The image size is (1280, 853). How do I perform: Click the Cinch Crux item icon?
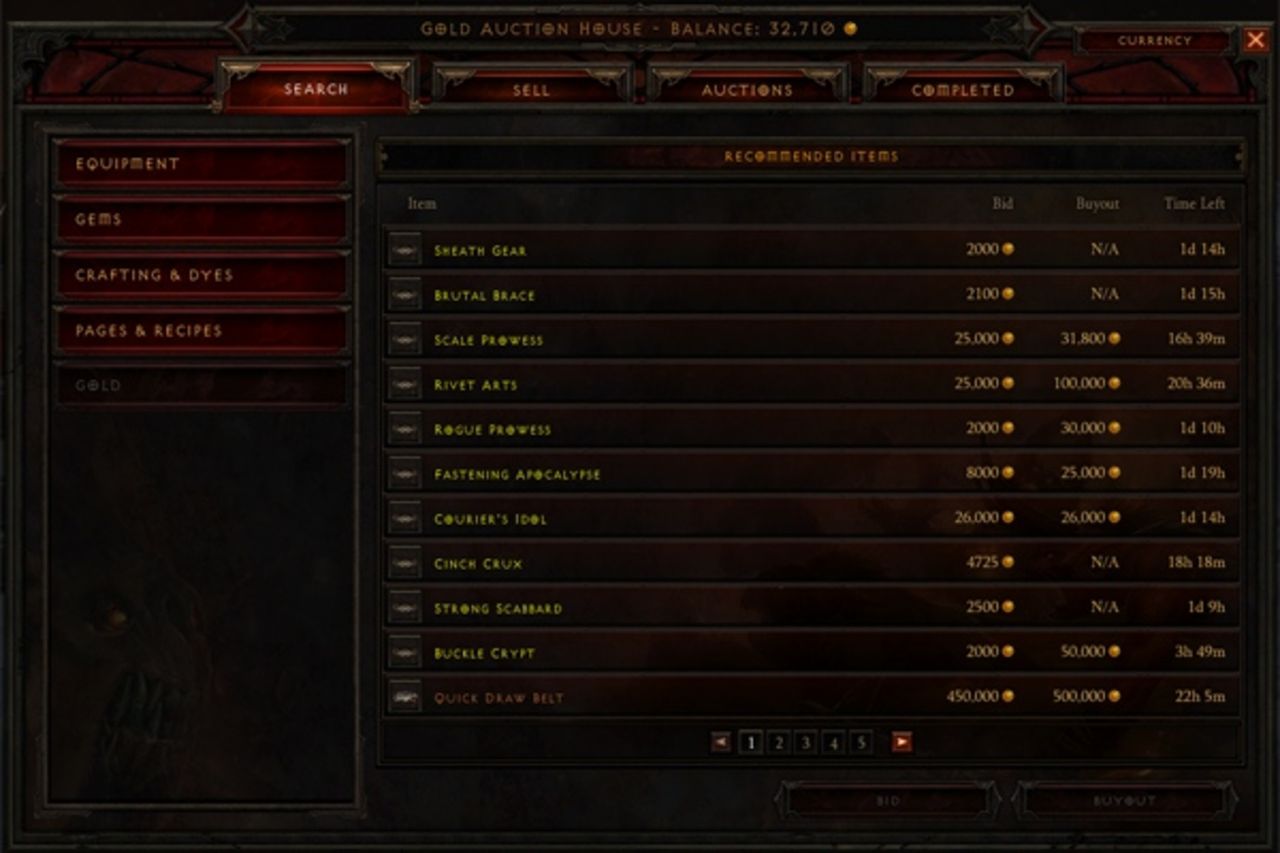[404, 563]
